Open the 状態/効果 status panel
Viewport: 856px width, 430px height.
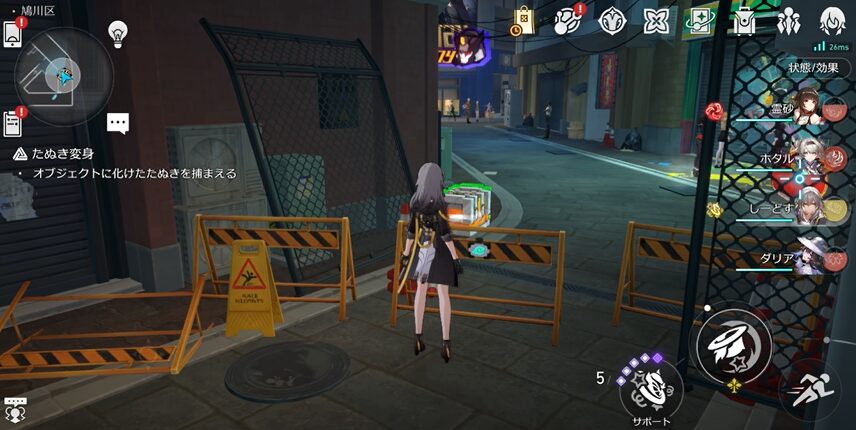click(812, 68)
